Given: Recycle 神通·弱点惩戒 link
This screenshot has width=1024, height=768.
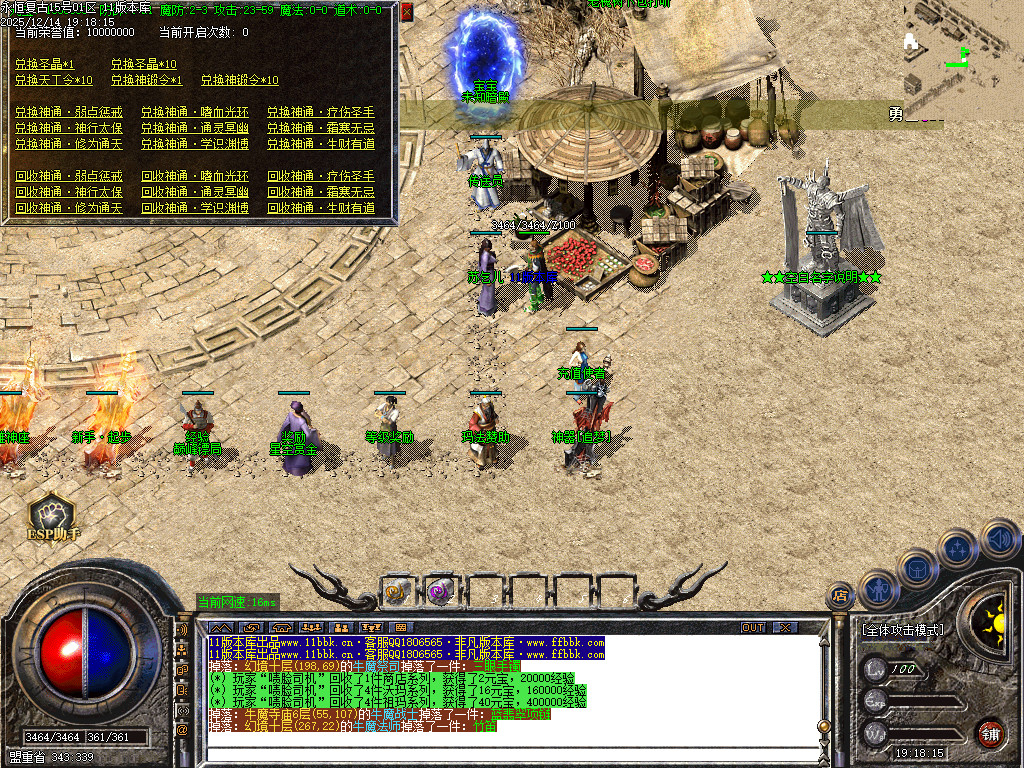Looking at the screenshot, I should (x=69, y=176).
